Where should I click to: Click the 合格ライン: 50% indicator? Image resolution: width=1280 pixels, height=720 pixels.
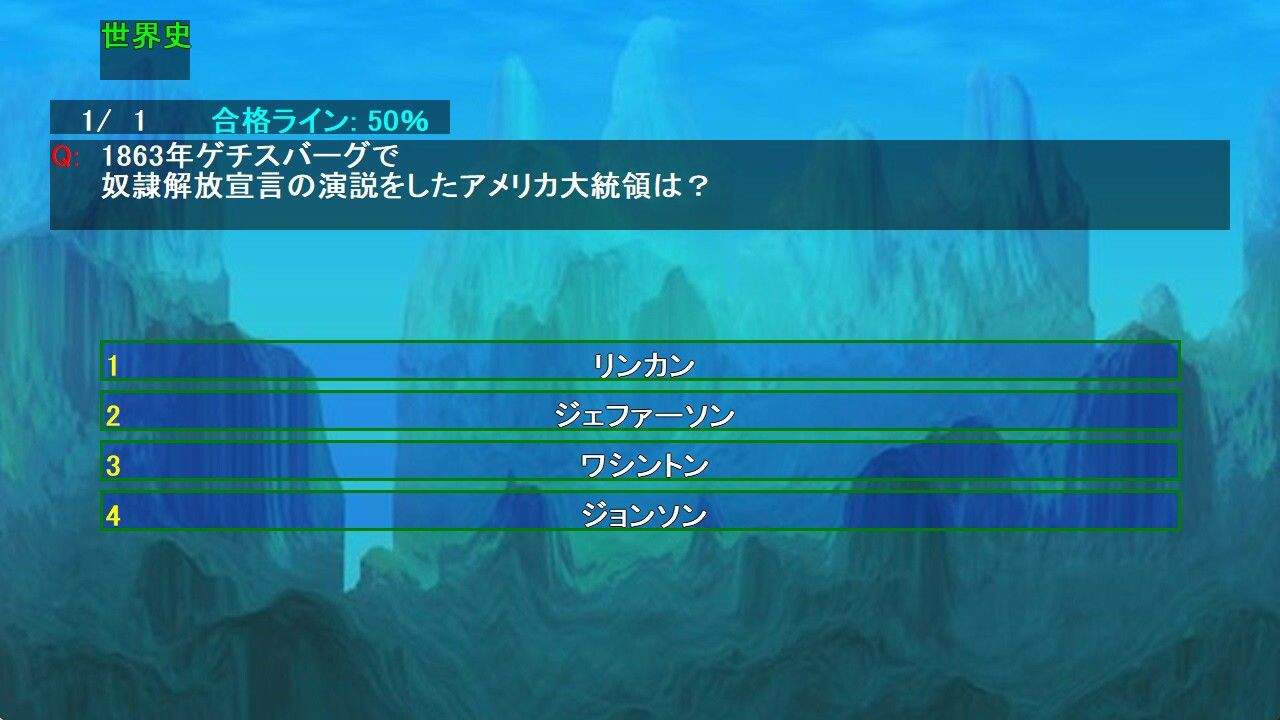318,120
